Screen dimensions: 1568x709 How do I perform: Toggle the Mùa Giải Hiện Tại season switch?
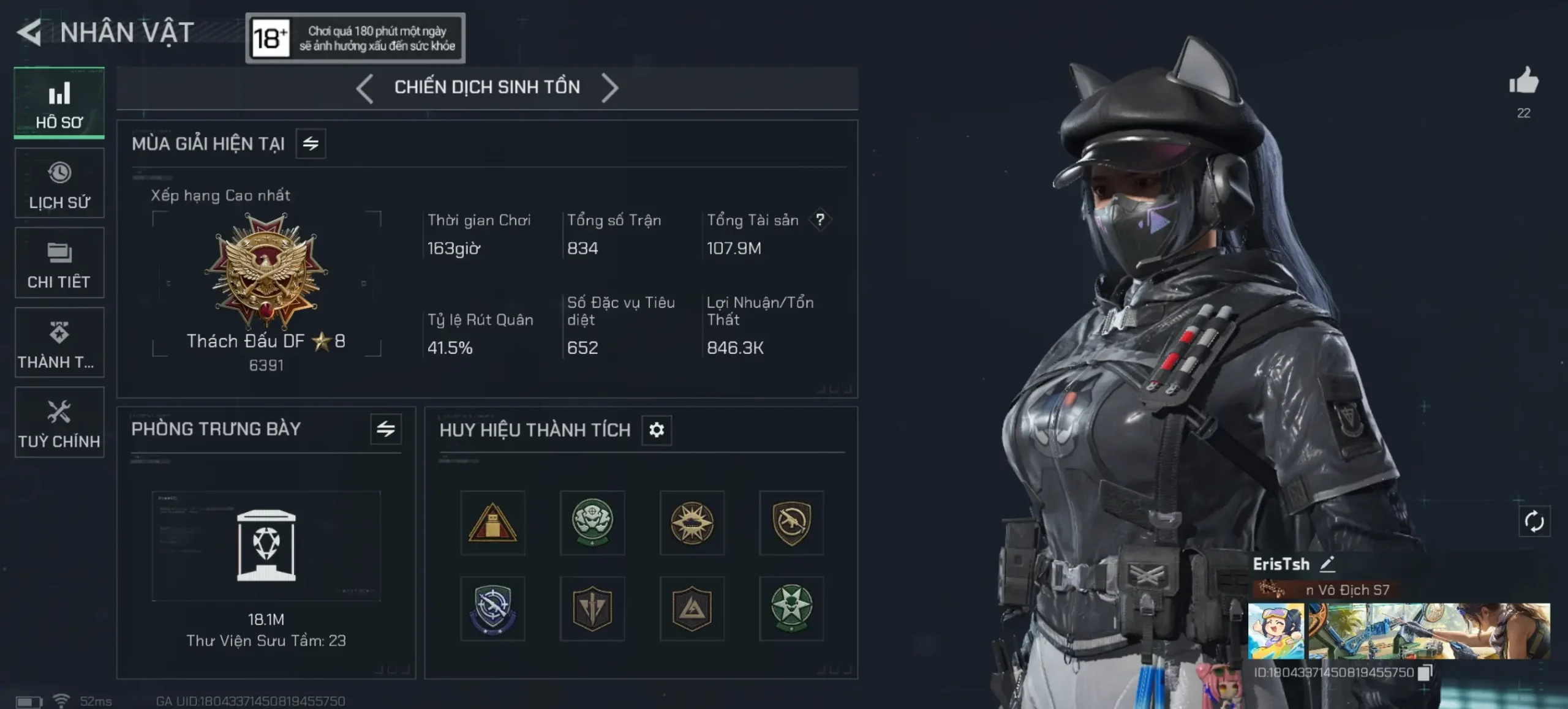(x=311, y=144)
